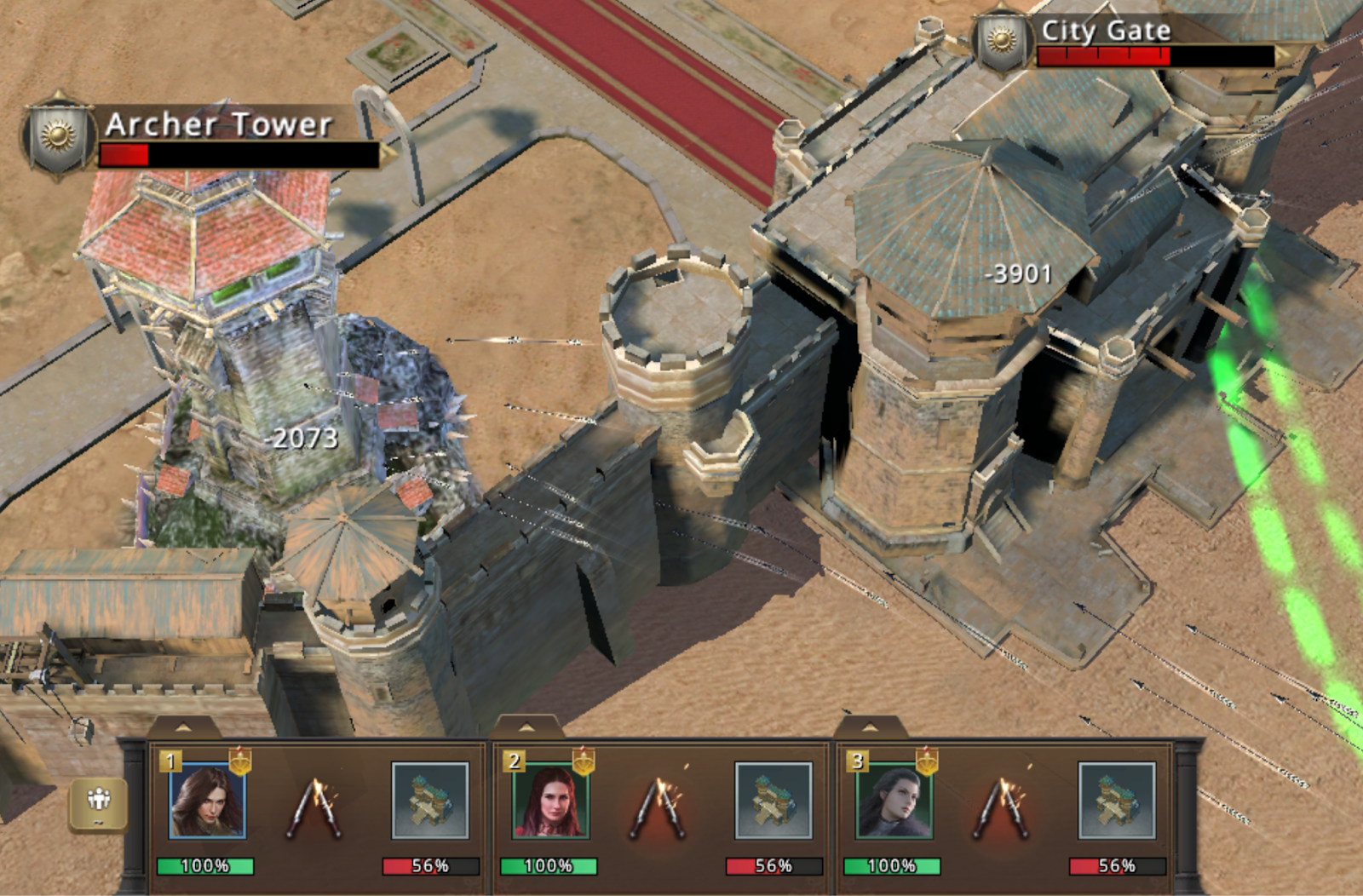This screenshot has height=896, width=1363.
Task: Activate squad 2's crossed swords icon
Action: pos(659,806)
